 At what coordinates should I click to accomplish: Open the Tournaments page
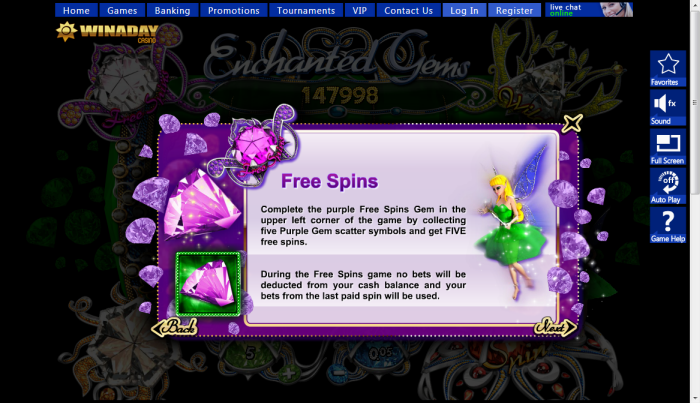pos(306,11)
